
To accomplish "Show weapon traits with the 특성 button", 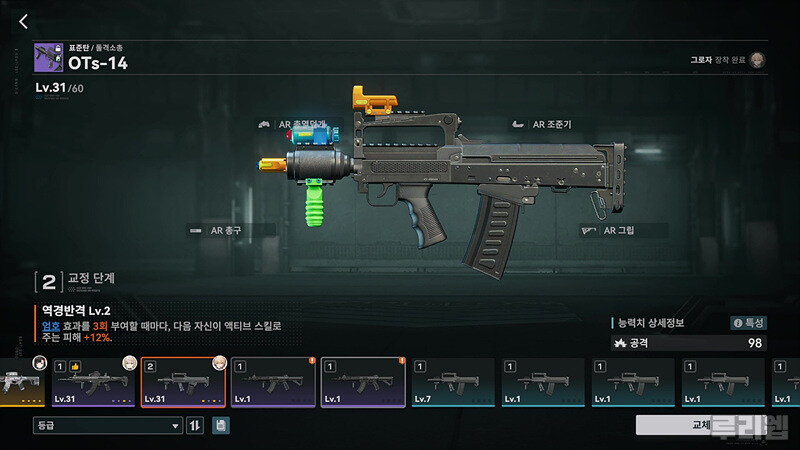I will tap(748, 323).
